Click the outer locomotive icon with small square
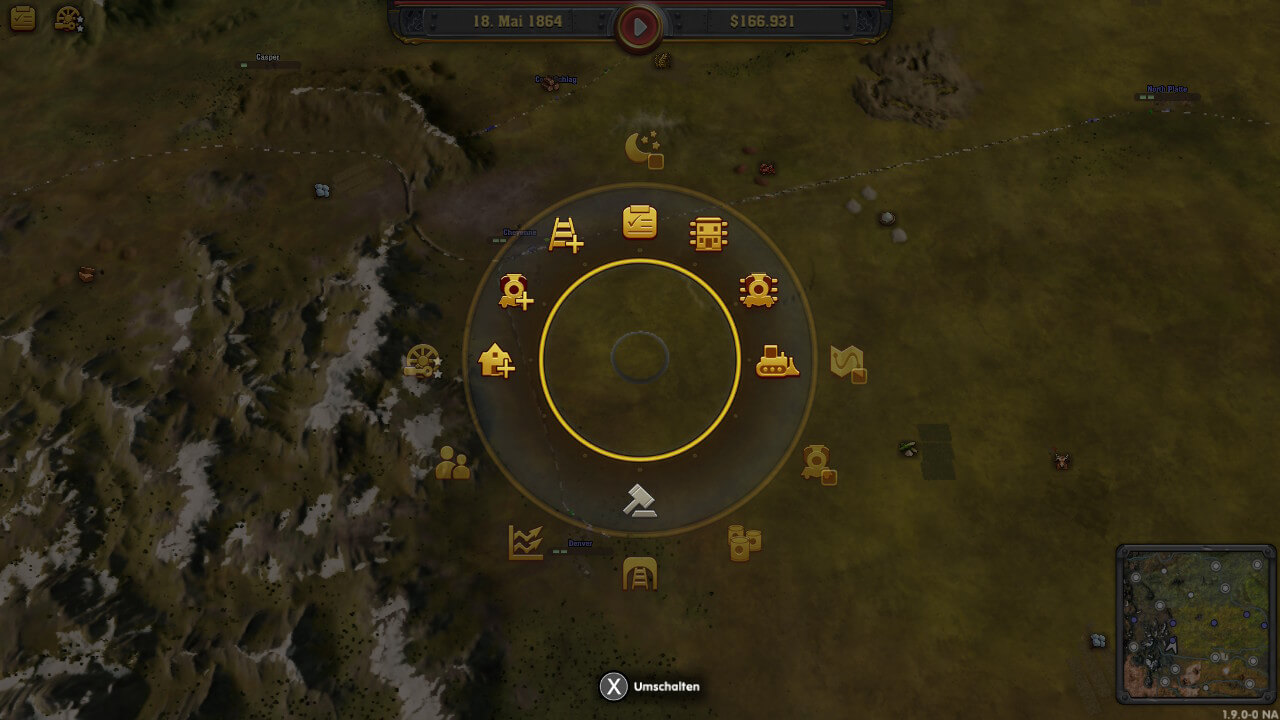The image size is (1280, 720). pos(819,463)
